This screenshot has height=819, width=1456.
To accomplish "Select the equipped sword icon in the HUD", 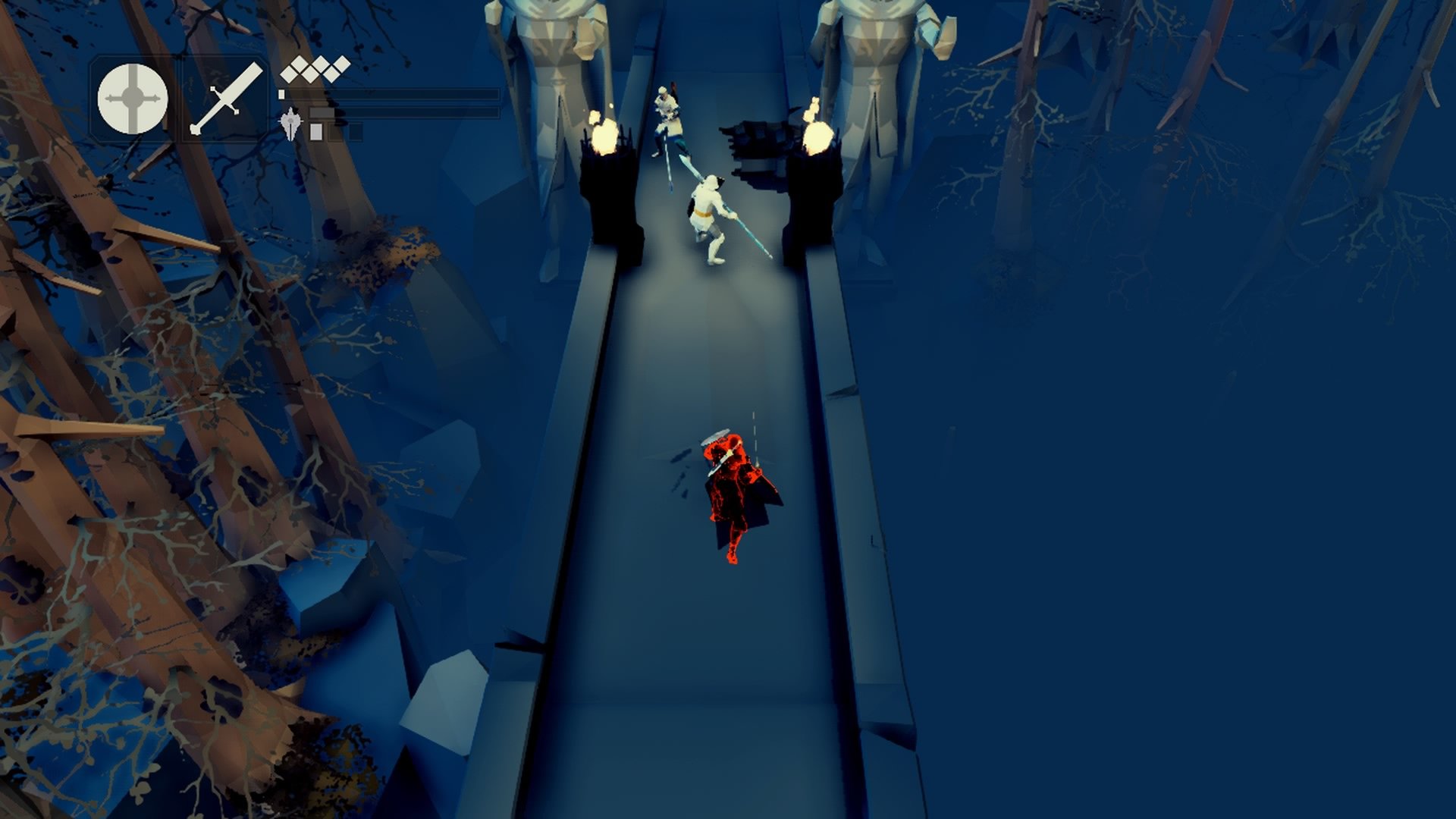I will [225, 100].
